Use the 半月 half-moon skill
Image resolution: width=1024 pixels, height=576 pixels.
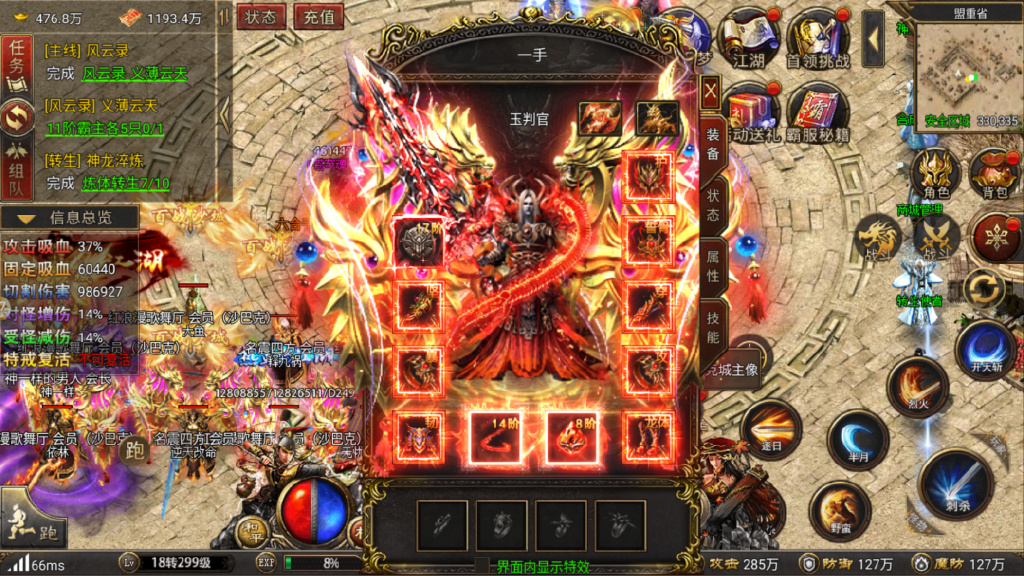pyautogui.click(x=857, y=438)
